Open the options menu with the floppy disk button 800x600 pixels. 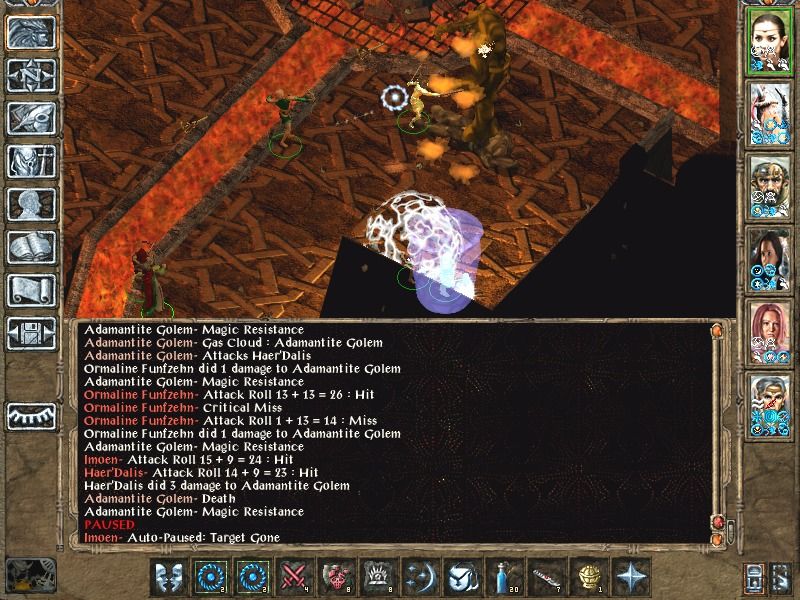point(31,334)
